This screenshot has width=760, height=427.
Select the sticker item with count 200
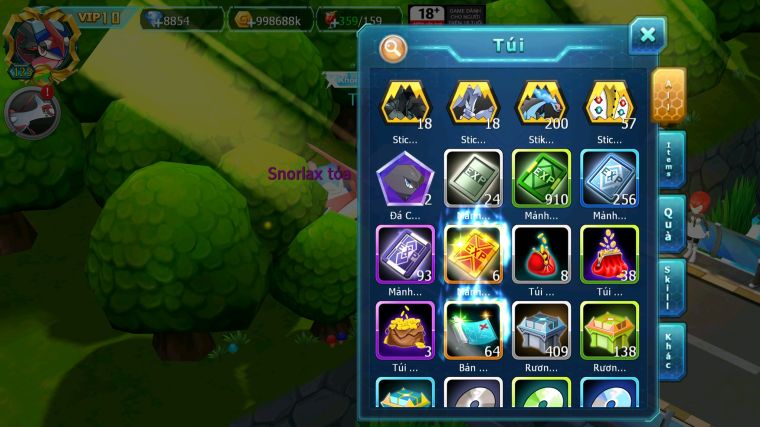[541, 103]
